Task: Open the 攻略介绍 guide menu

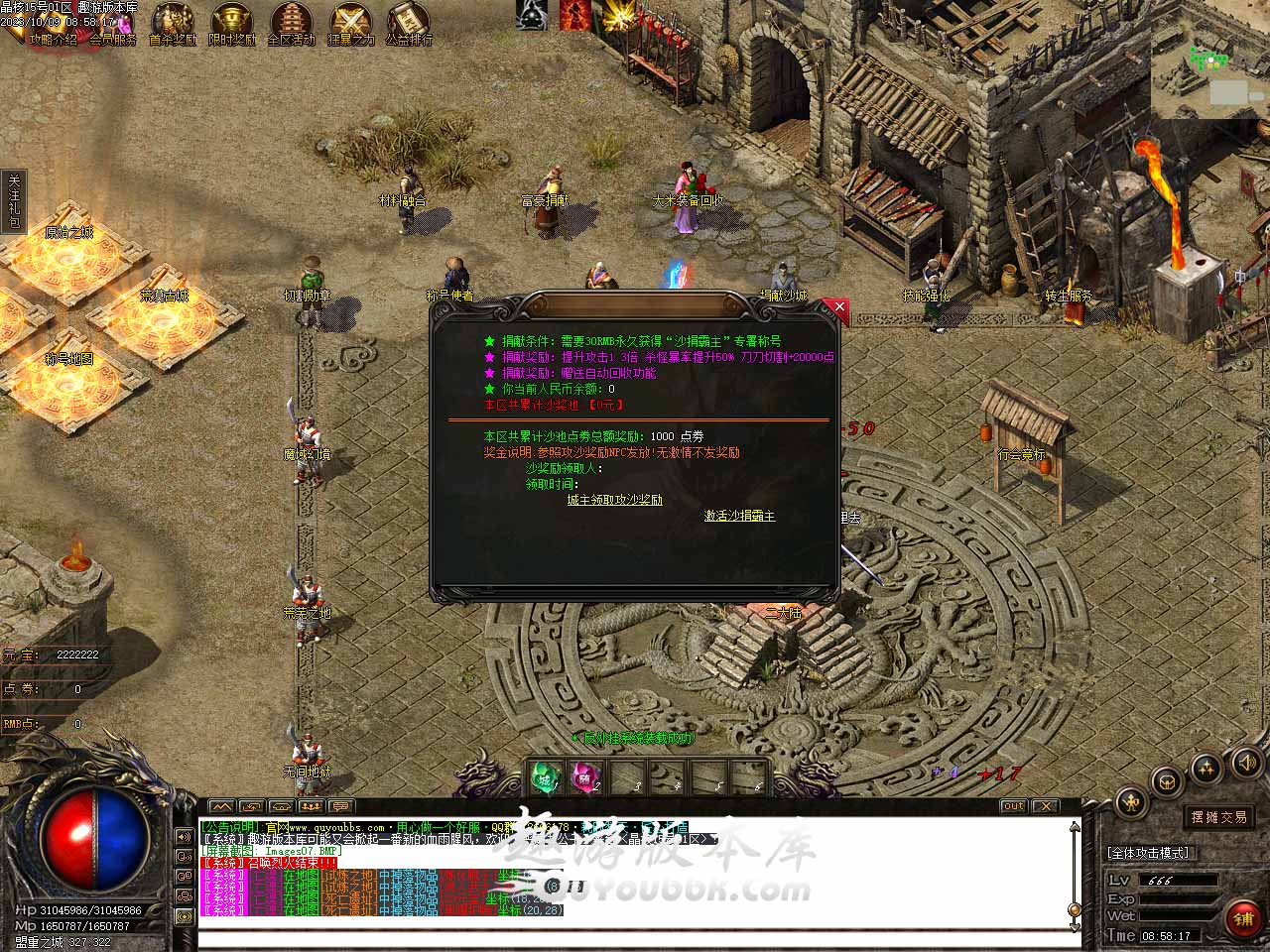Action: click(54, 40)
